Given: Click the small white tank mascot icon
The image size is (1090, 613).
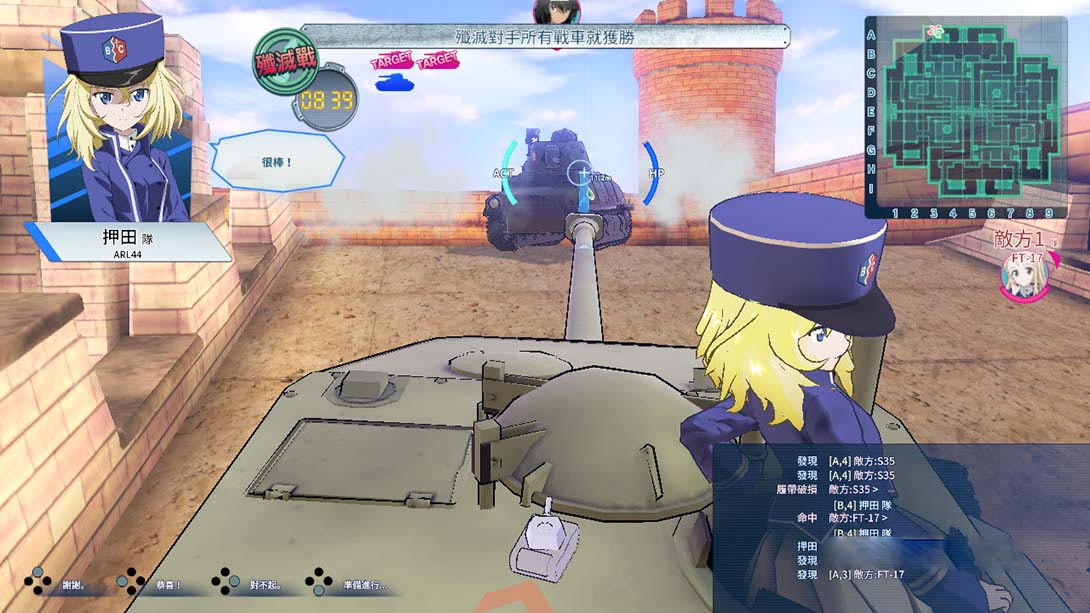Looking at the screenshot, I should click(543, 545).
